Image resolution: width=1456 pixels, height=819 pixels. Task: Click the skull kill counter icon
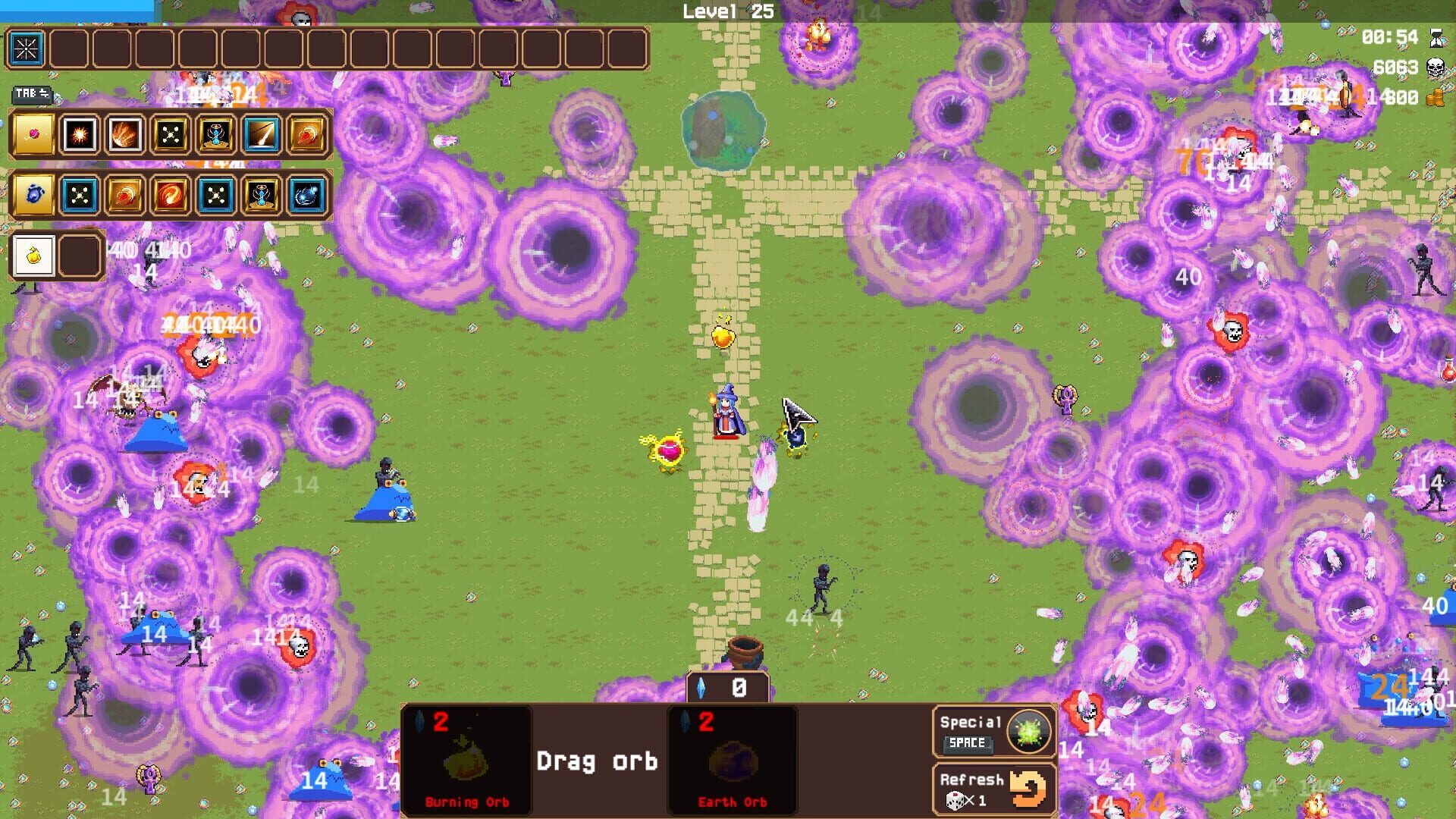tap(1434, 67)
